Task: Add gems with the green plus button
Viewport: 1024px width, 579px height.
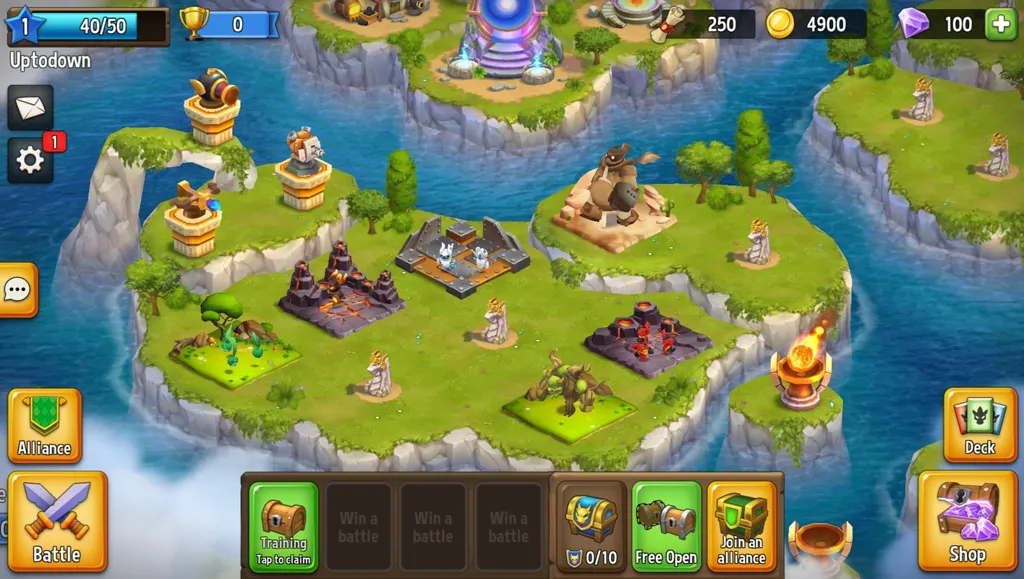Action: (1000, 25)
